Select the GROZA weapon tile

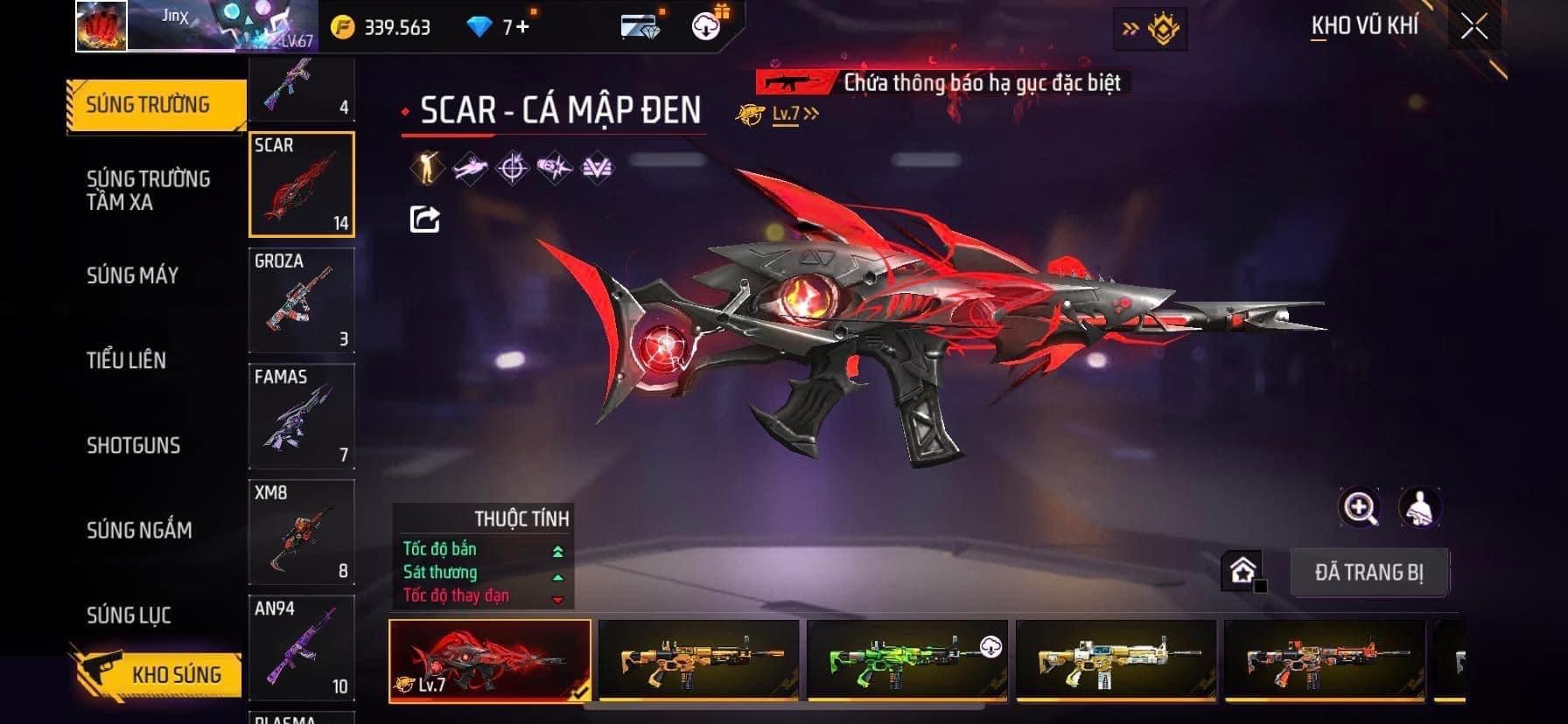point(302,300)
